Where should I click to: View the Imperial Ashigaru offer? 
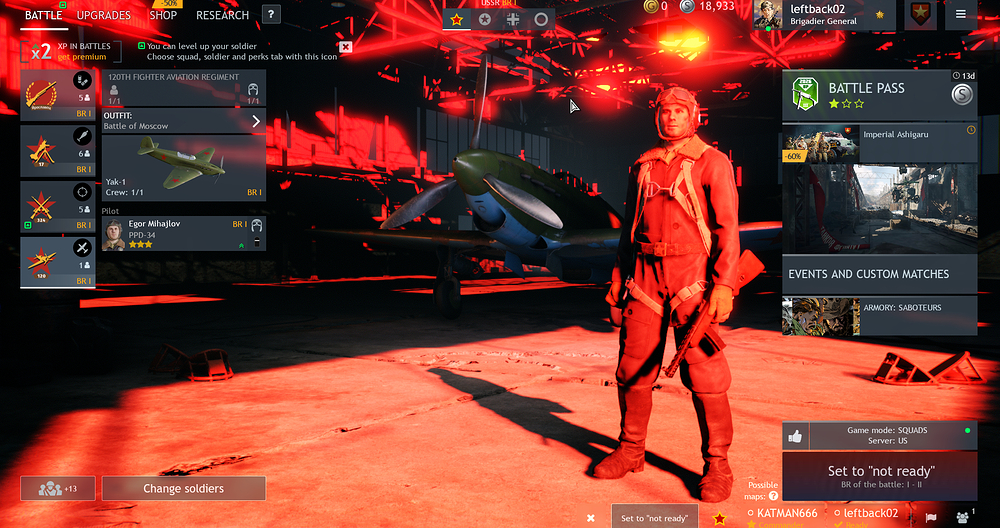point(880,142)
